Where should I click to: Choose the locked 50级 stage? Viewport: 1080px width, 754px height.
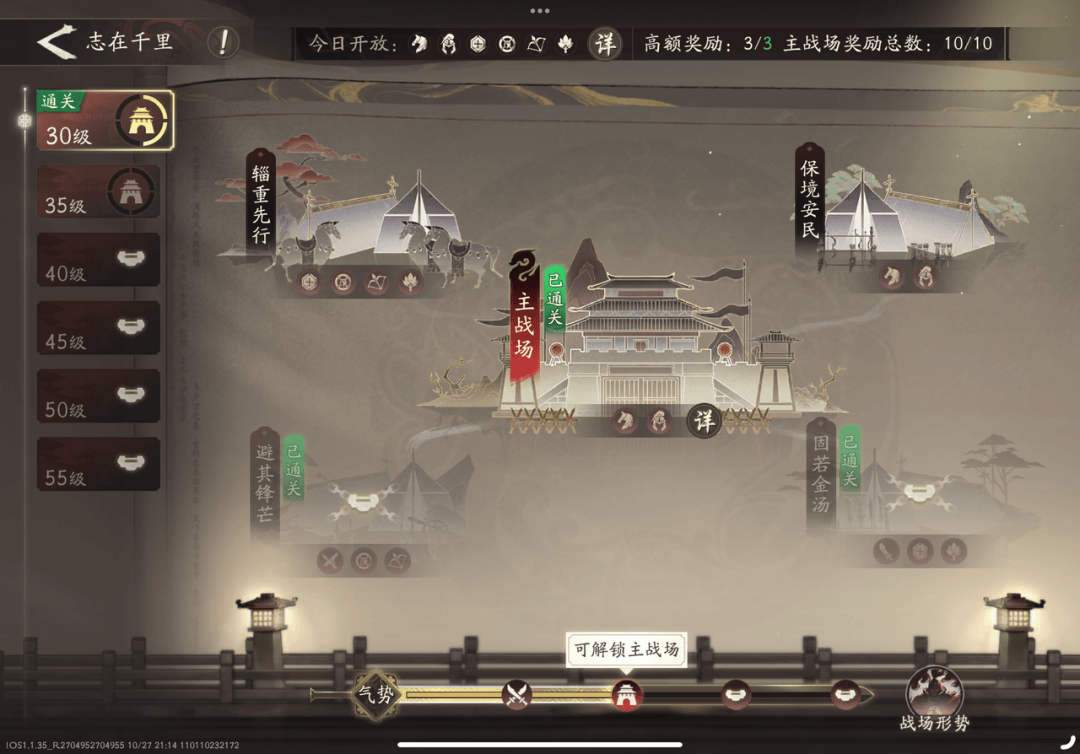(x=98, y=396)
